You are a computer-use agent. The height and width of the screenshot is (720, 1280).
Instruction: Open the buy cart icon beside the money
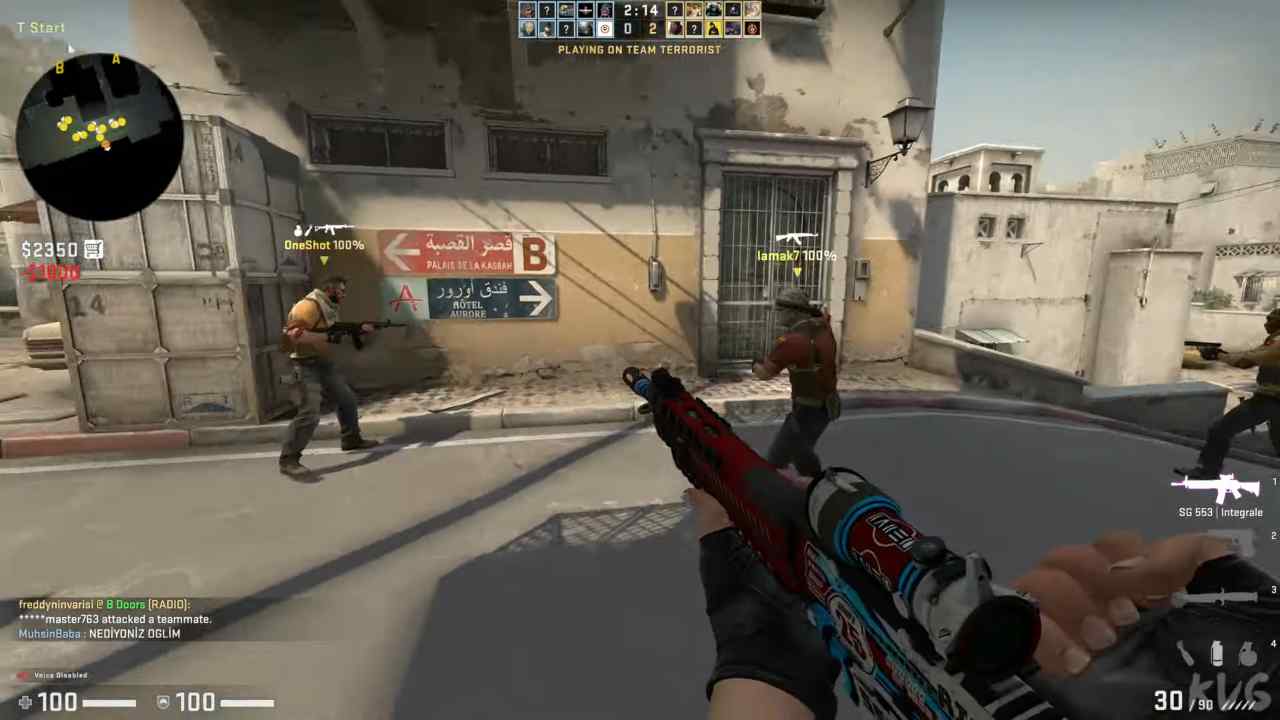click(x=94, y=249)
